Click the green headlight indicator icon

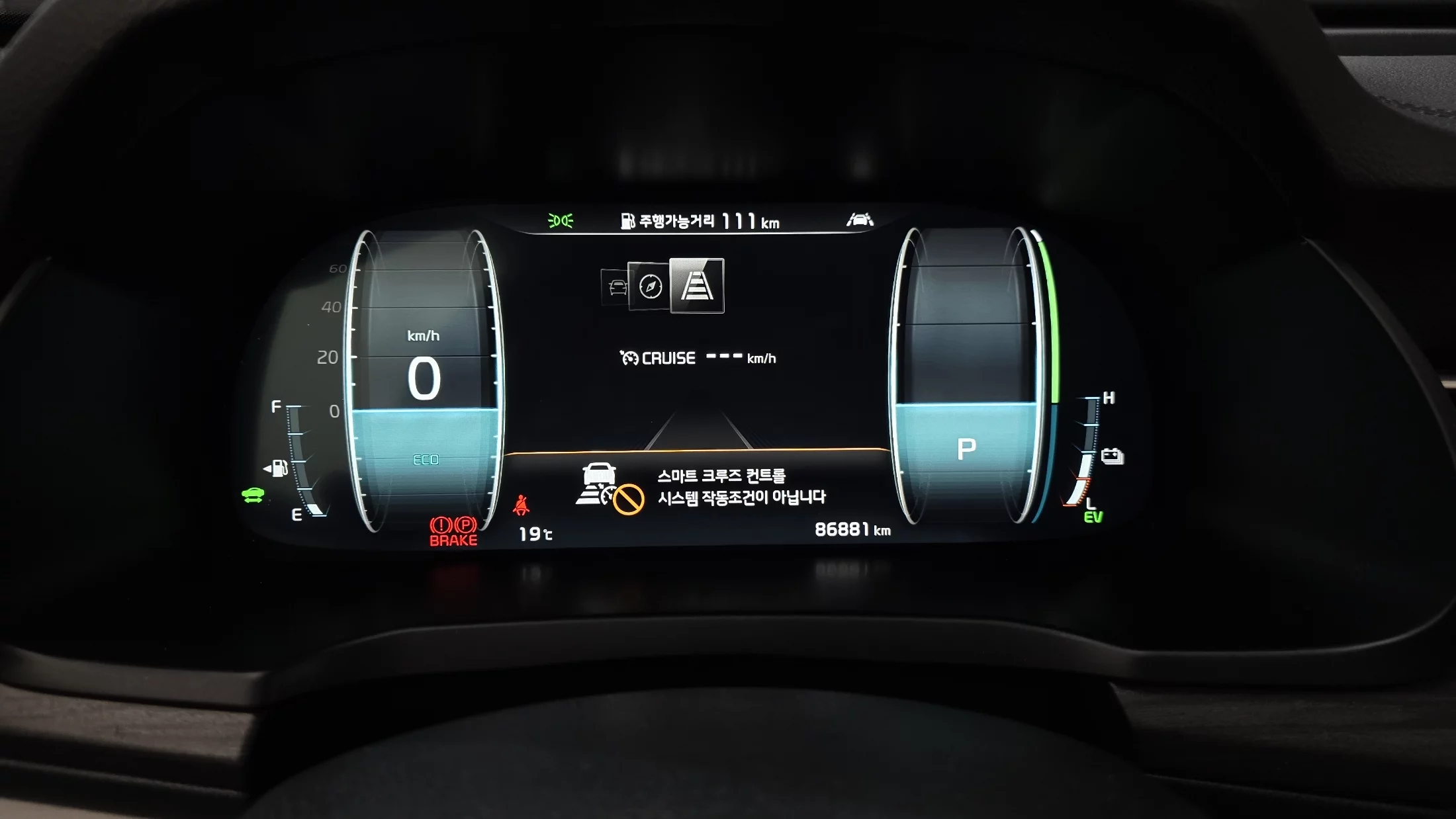[x=561, y=220]
